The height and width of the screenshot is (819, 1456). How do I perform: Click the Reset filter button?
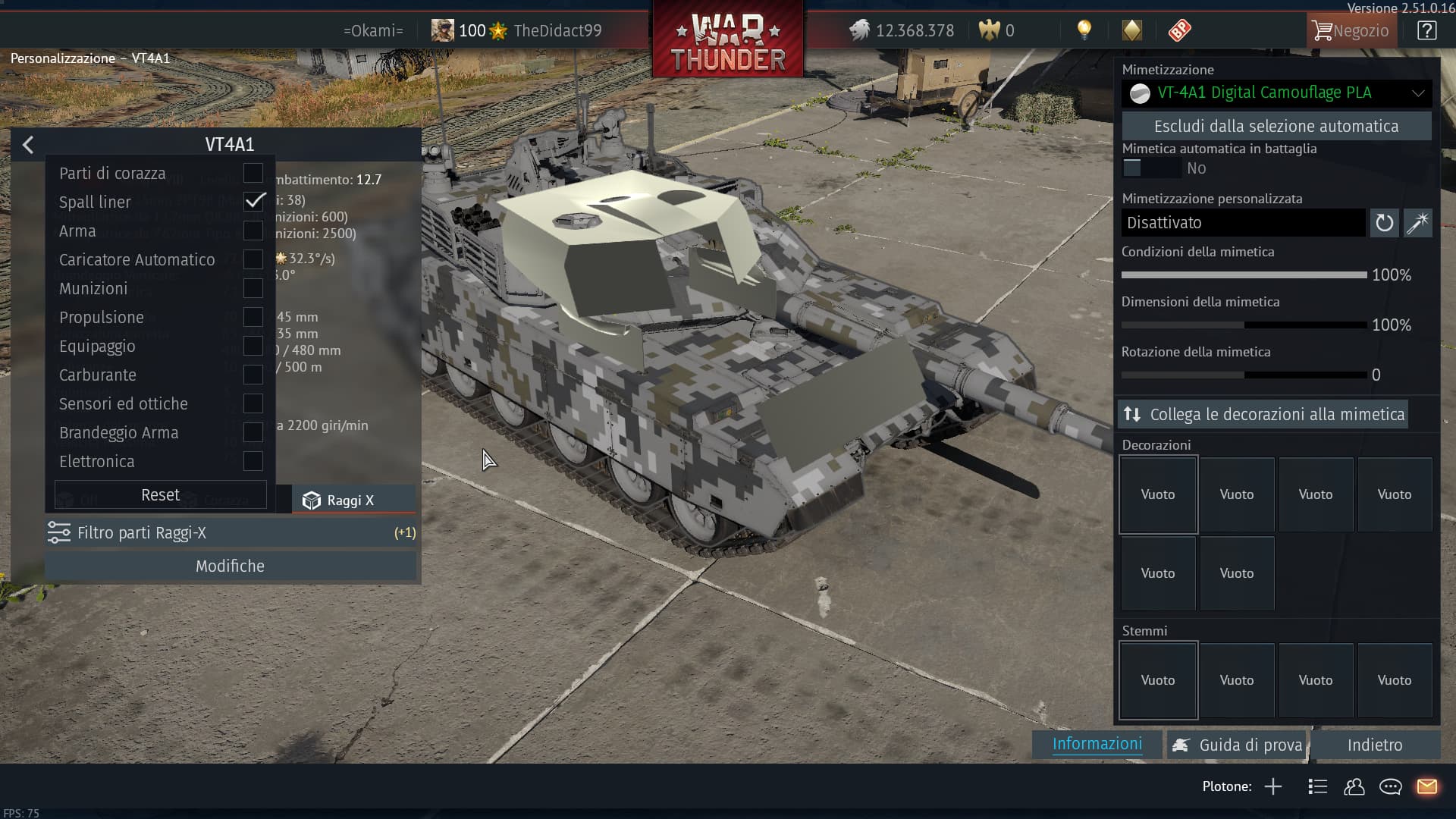[x=160, y=495]
